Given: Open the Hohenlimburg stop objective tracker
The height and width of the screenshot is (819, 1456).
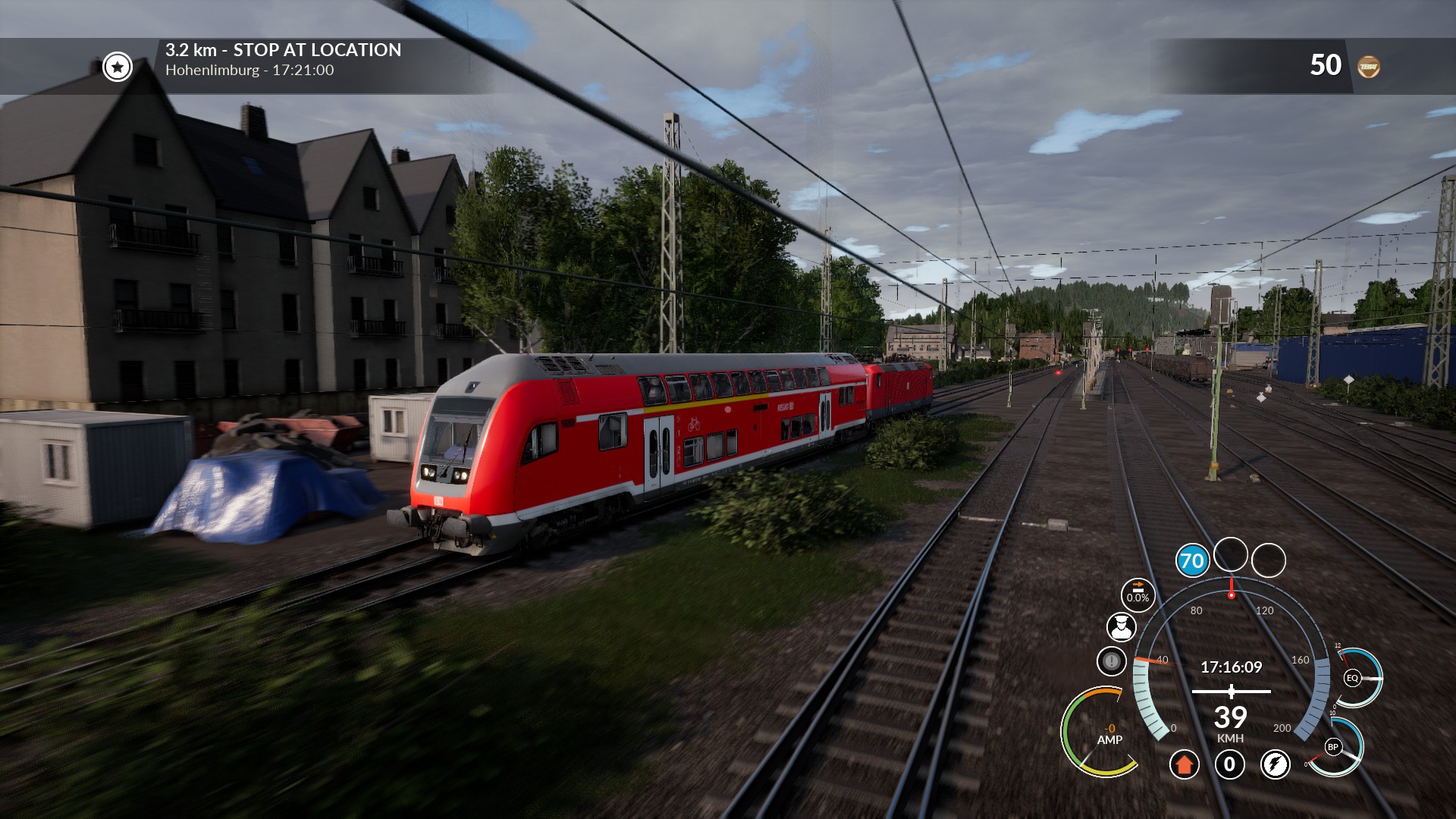Looking at the screenshot, I should [283, 60].
